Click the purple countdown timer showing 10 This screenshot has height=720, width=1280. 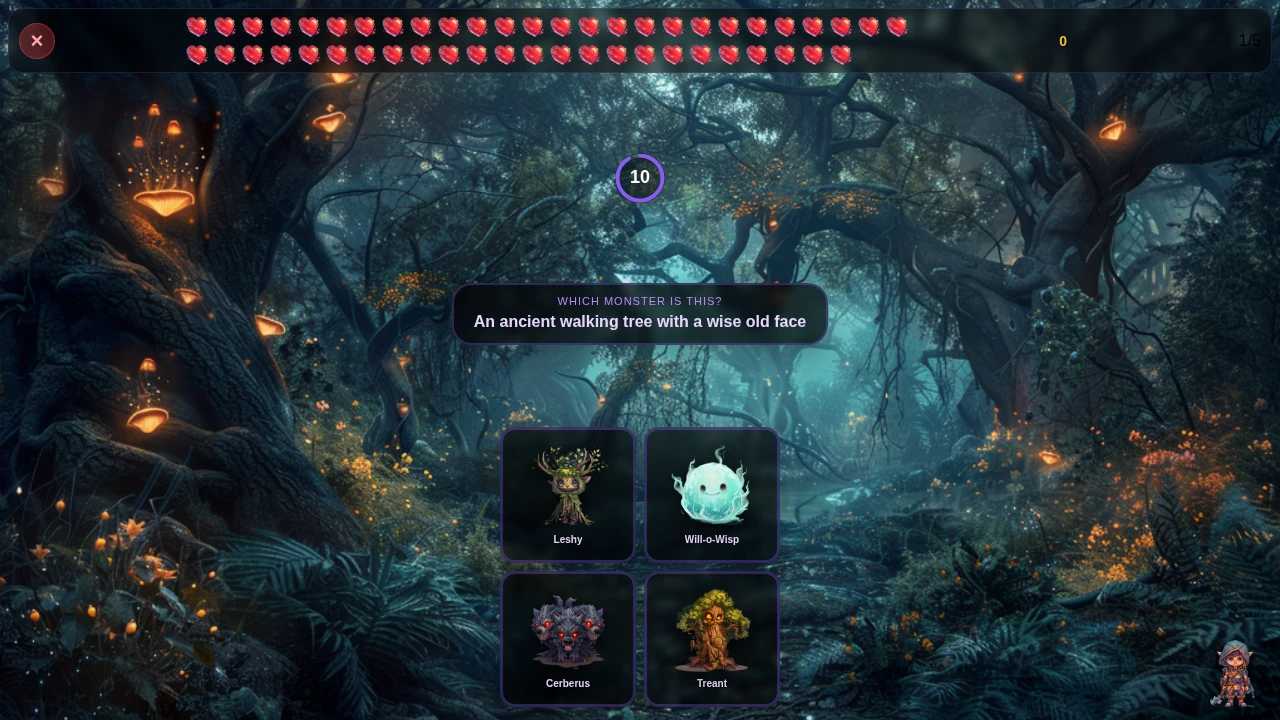640,177
